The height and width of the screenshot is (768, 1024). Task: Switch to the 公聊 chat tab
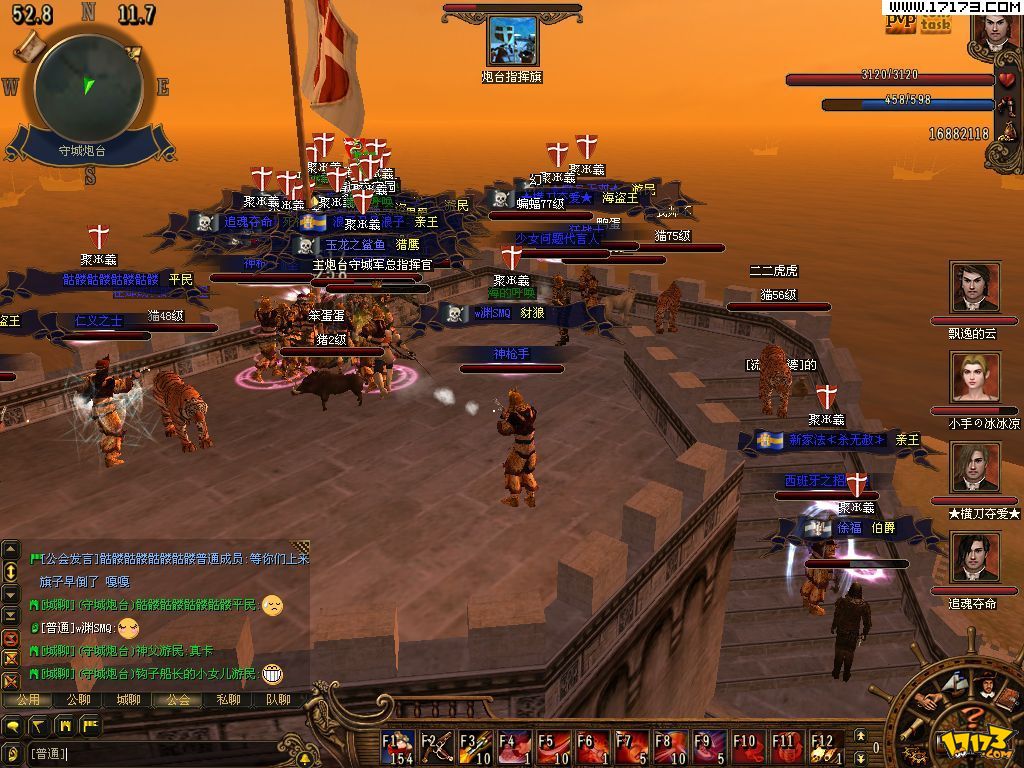click(x=78, y=700)
